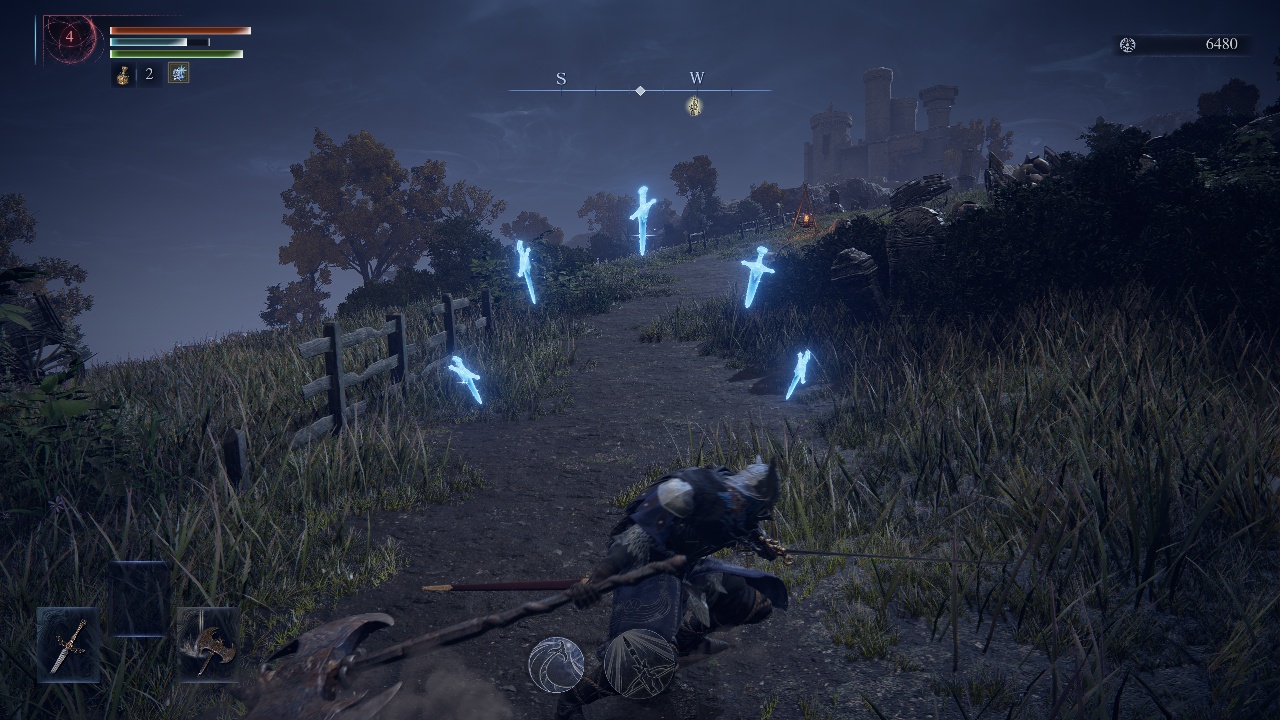Activate the swirling wave skill icon
This screenshot has width=1280, height=720.
pyautogui.click(x=556, y=664)
